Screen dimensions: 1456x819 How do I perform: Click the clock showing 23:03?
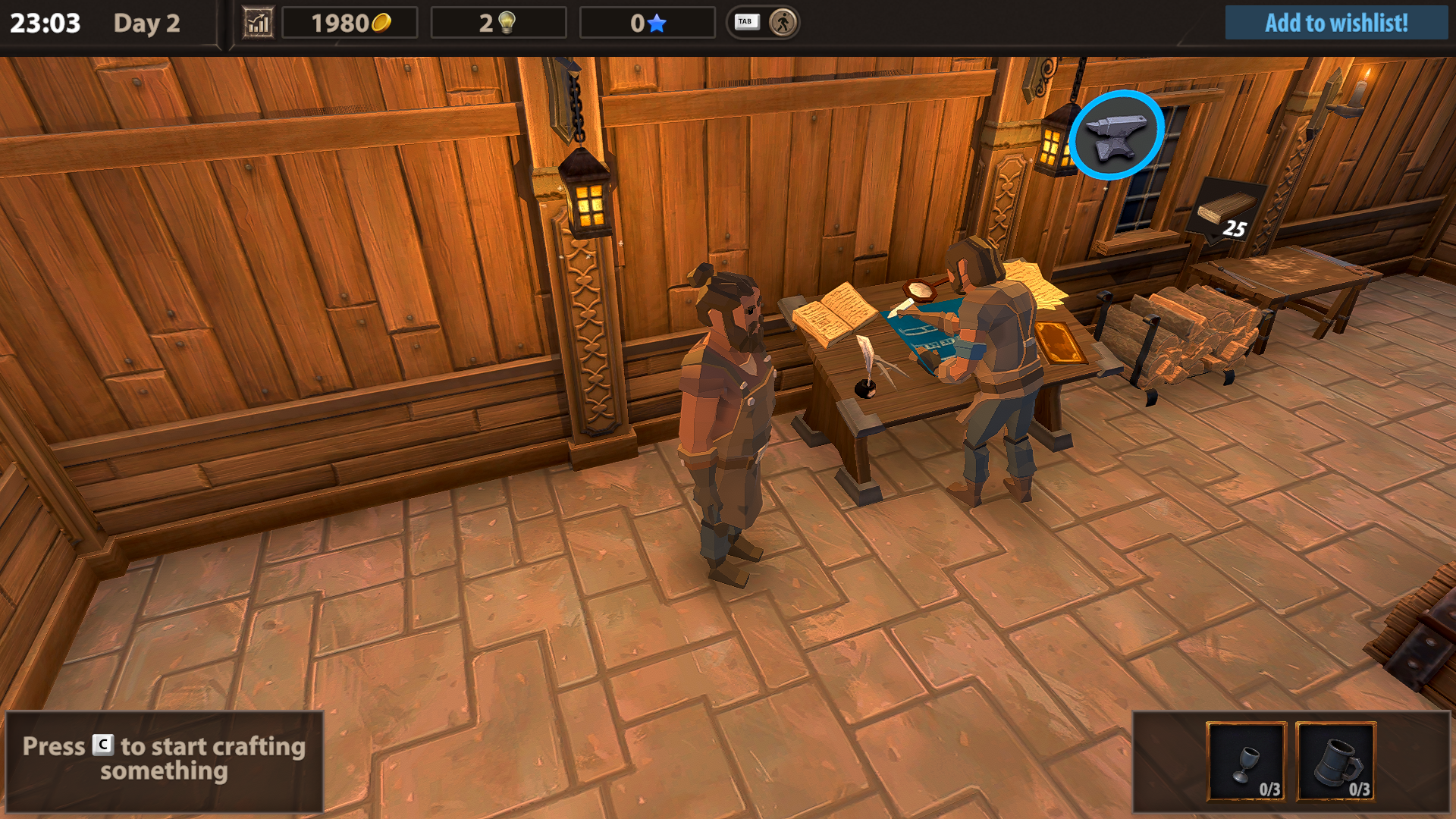click(x=47, y=24)
